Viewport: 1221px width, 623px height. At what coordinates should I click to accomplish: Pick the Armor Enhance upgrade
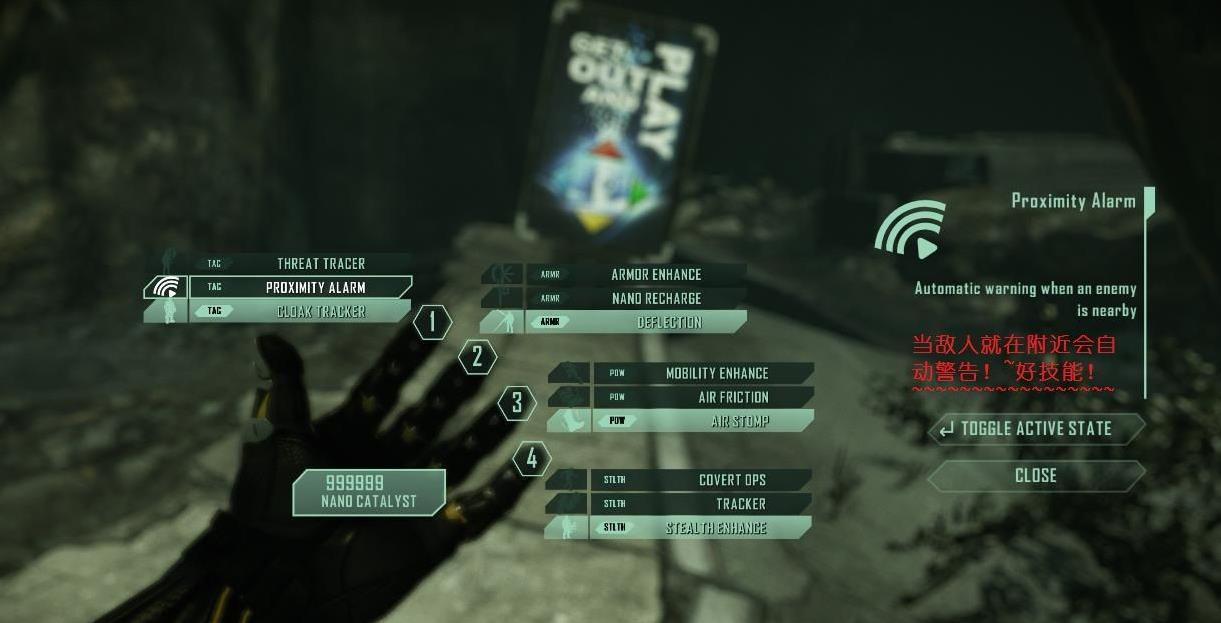click(655, 275)
